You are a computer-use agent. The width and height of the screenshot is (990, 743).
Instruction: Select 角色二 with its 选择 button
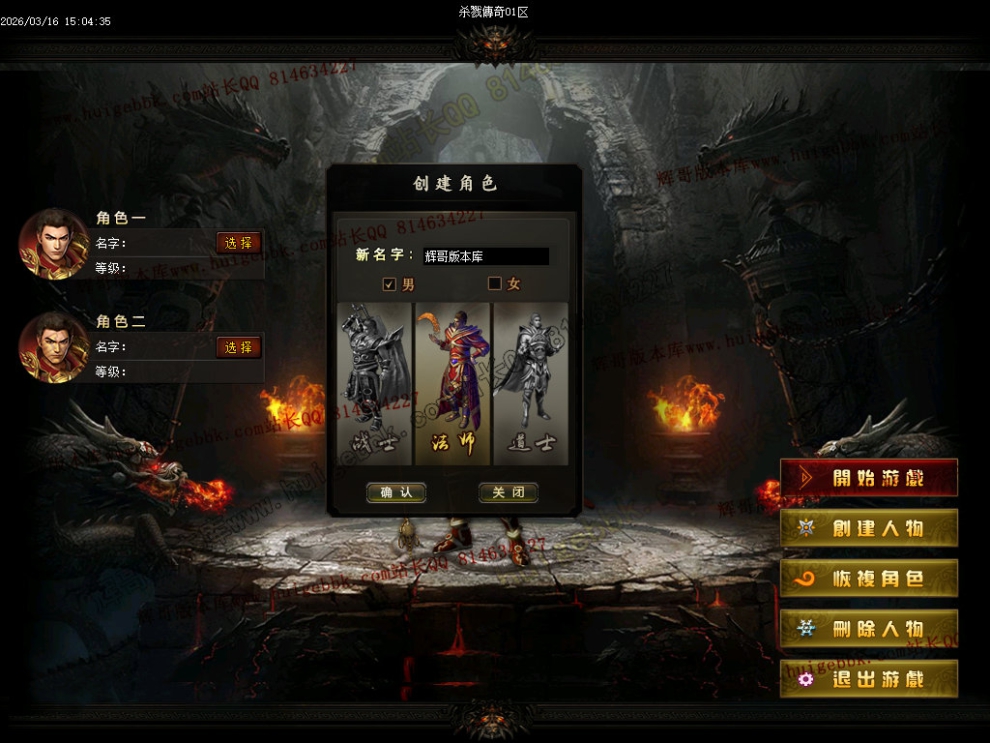pyautogui.click(x=238, y=347)
